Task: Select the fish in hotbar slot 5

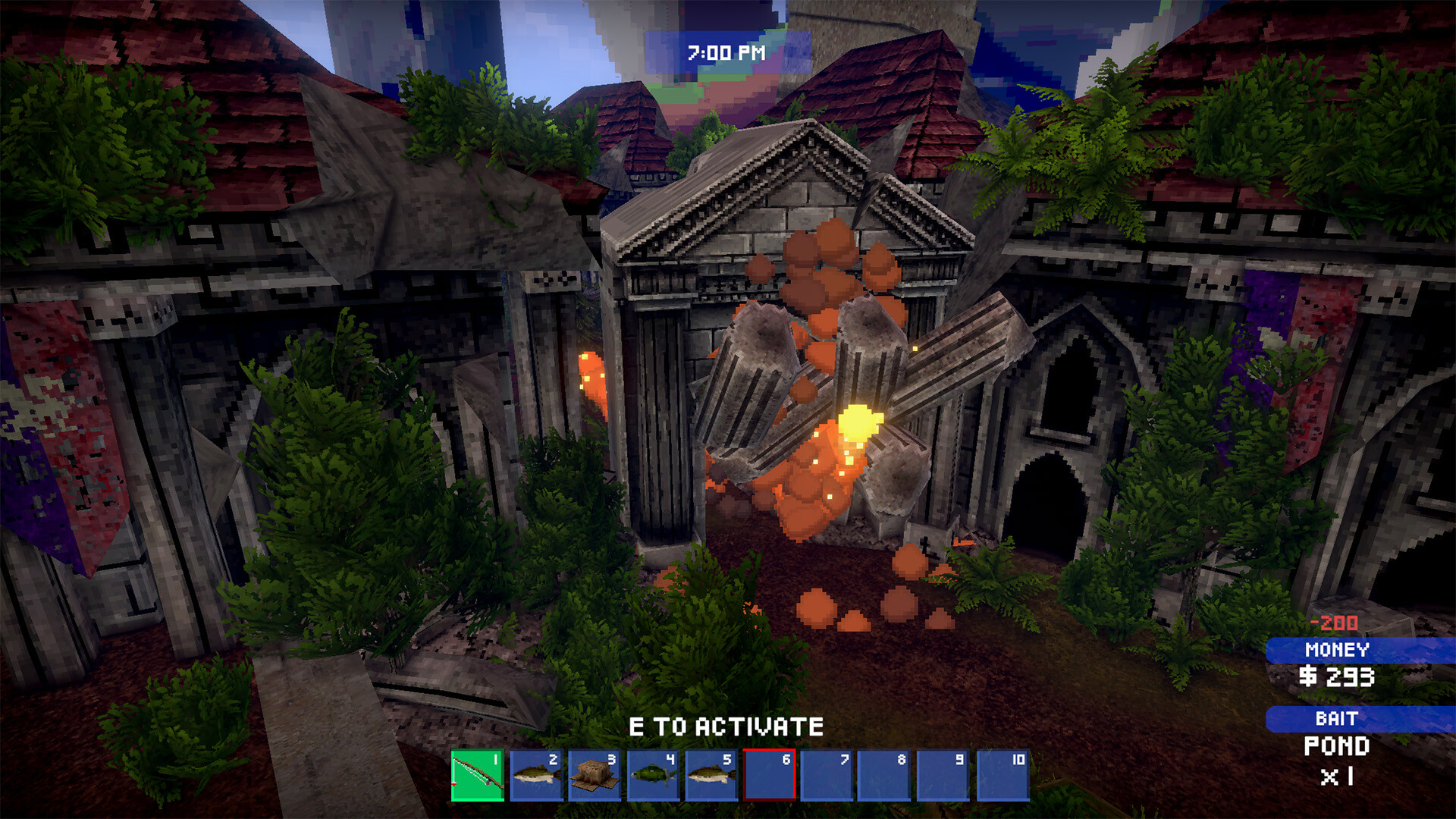Action: point(711,775)
